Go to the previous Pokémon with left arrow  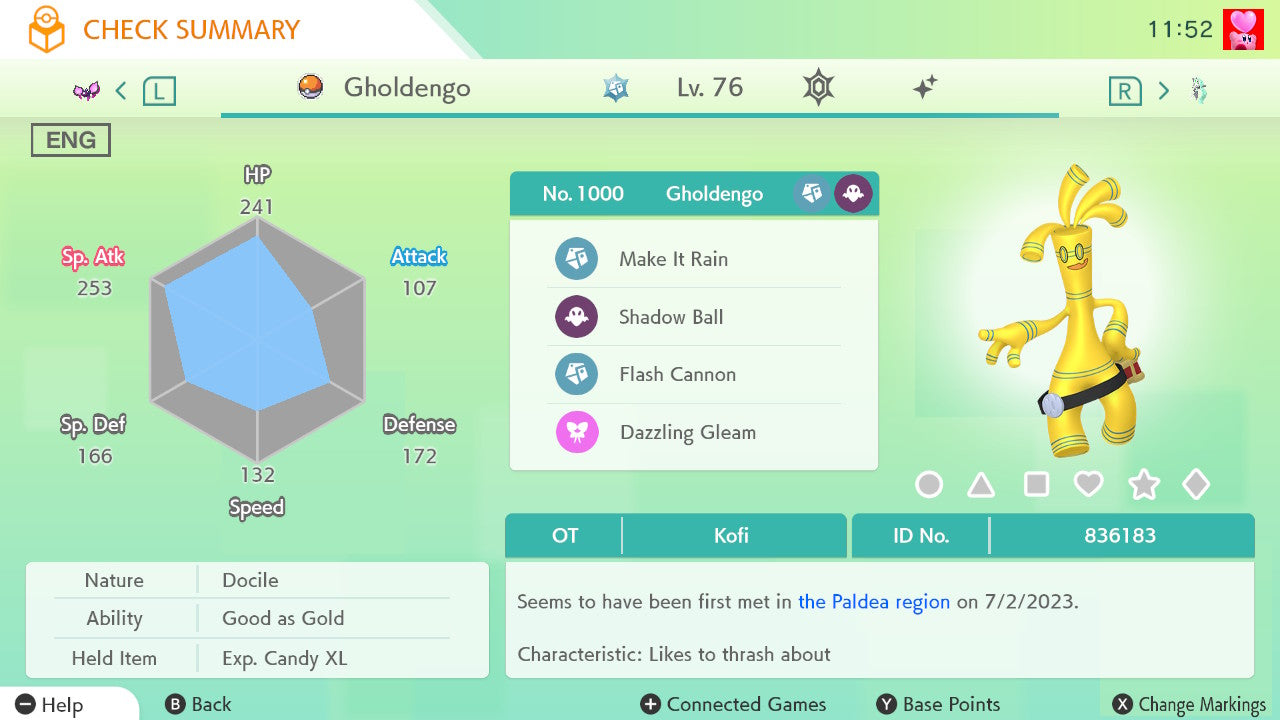[x=121, y=91]
